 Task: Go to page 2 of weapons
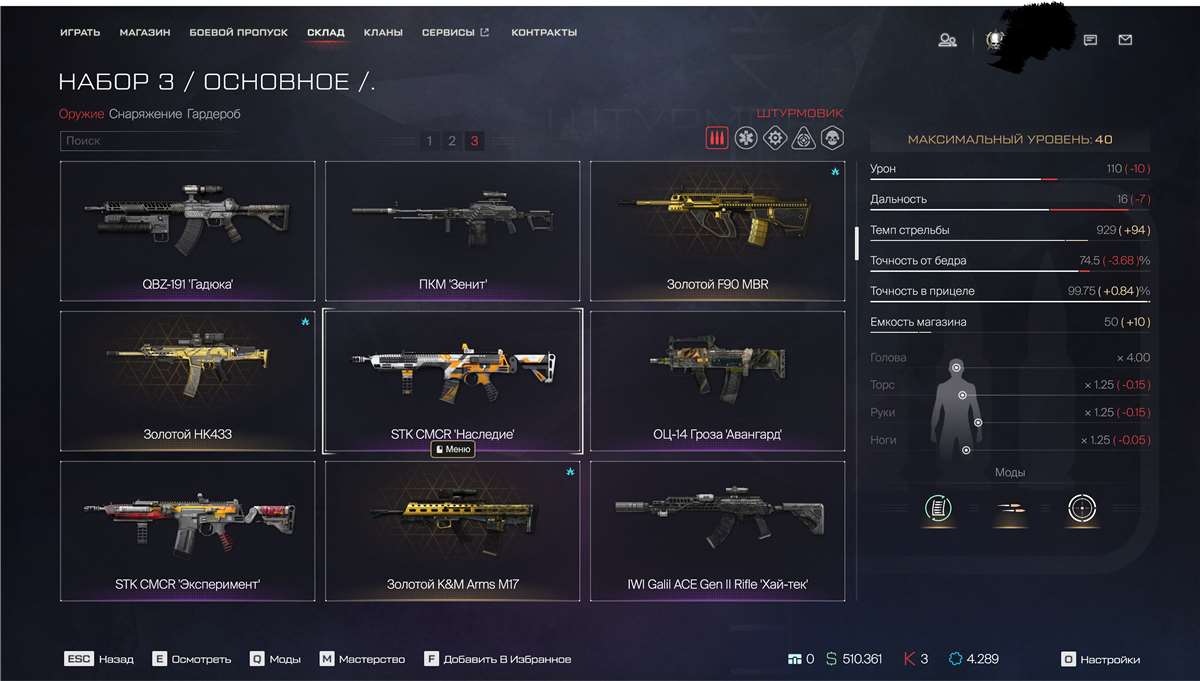pyautogui.click(x=452, y=141)
